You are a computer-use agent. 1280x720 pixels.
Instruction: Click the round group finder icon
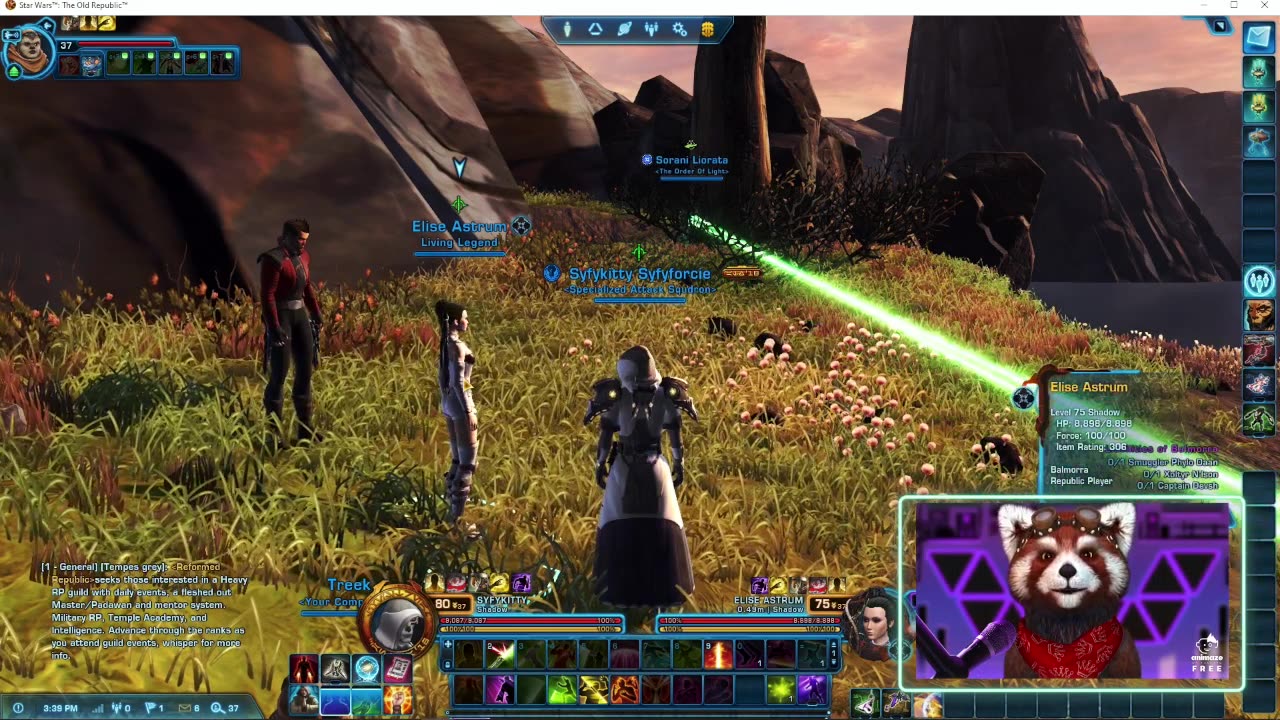[1259, 281]
